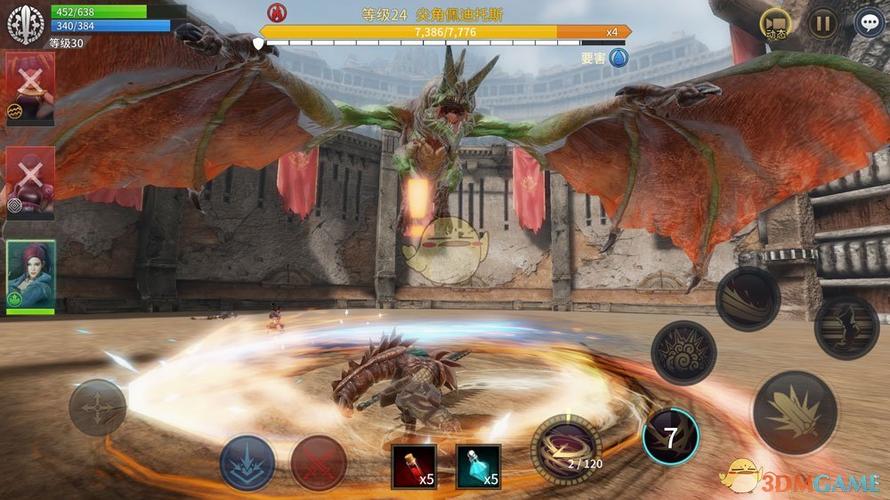This screenshot has height=500, width=890.
Task: Pause the battle
Action: pyautogui.click(x=822, y=22)
